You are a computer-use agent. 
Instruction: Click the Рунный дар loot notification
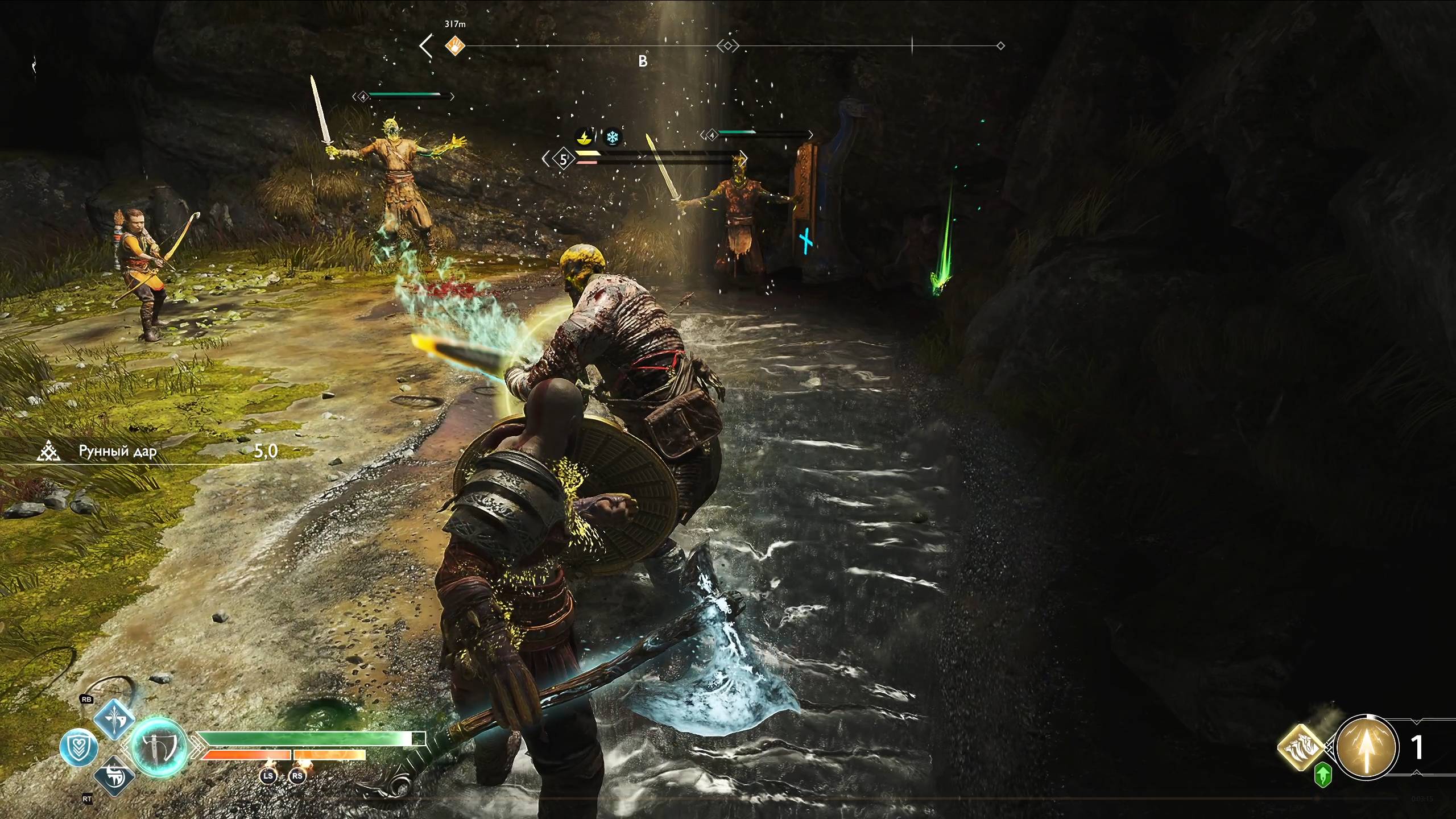pos(117,452)
